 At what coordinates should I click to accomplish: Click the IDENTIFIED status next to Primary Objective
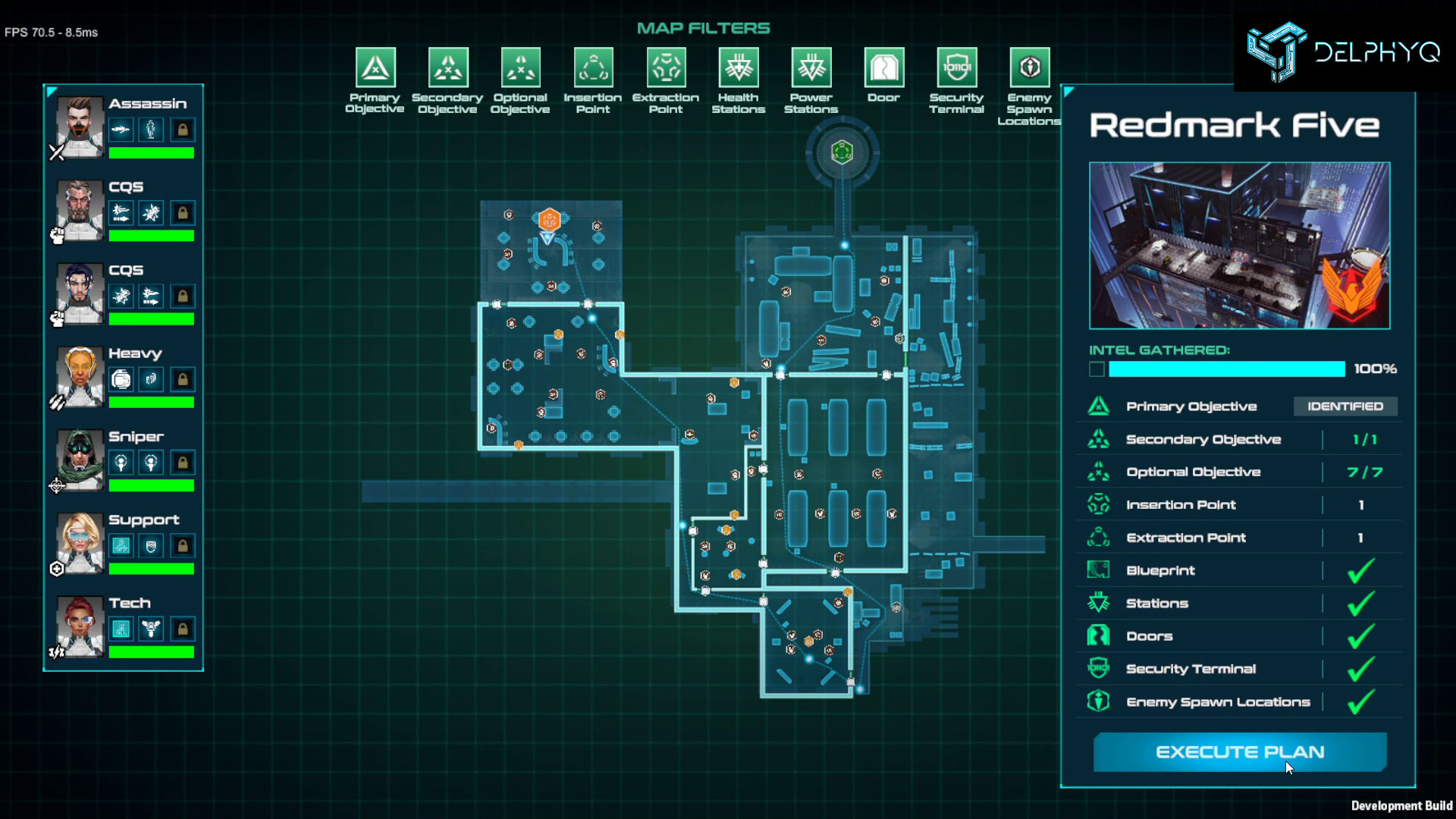tap(1345, 406)
